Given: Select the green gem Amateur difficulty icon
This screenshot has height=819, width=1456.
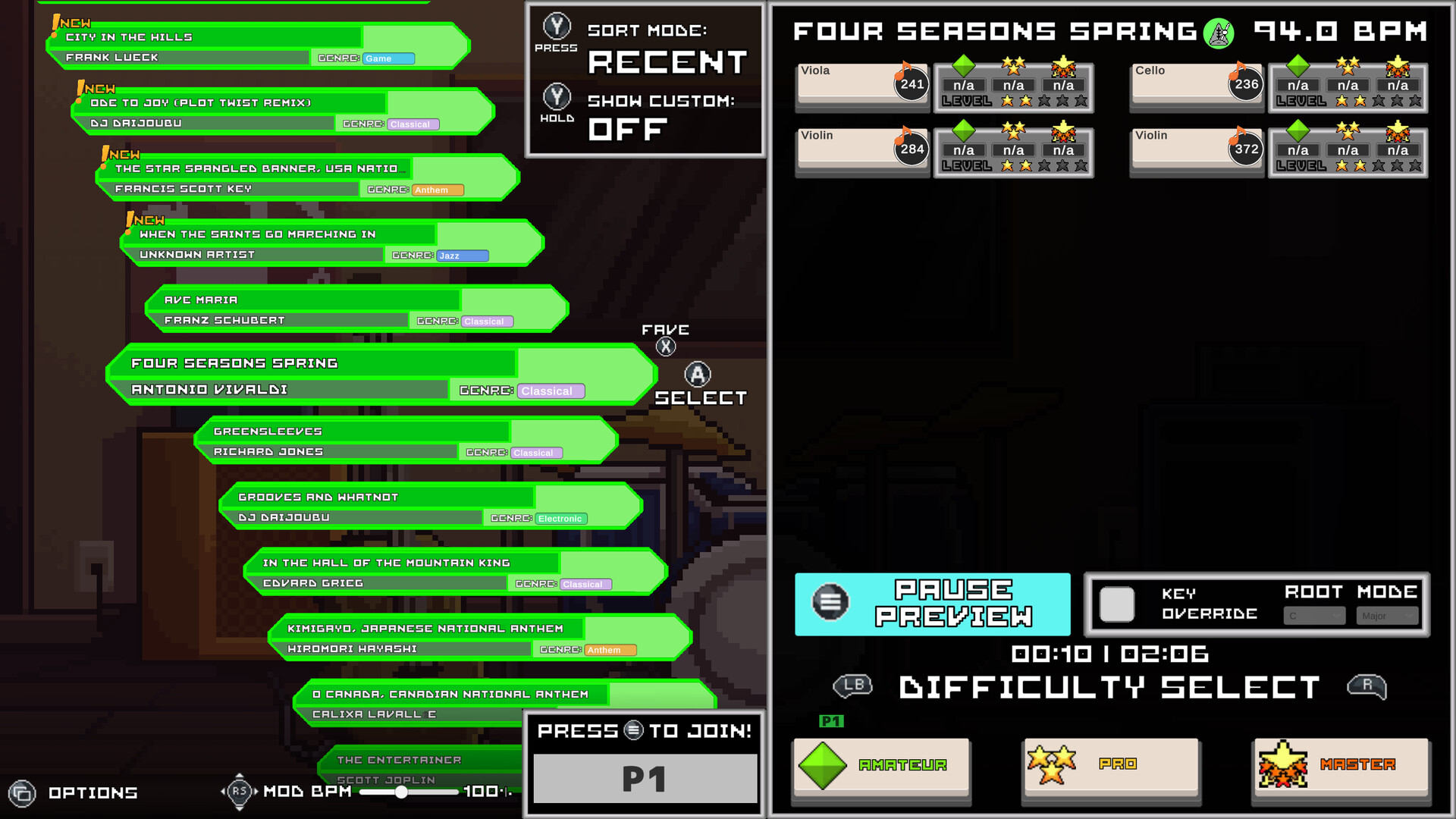Looking at the screenshot, I should 824,766.
